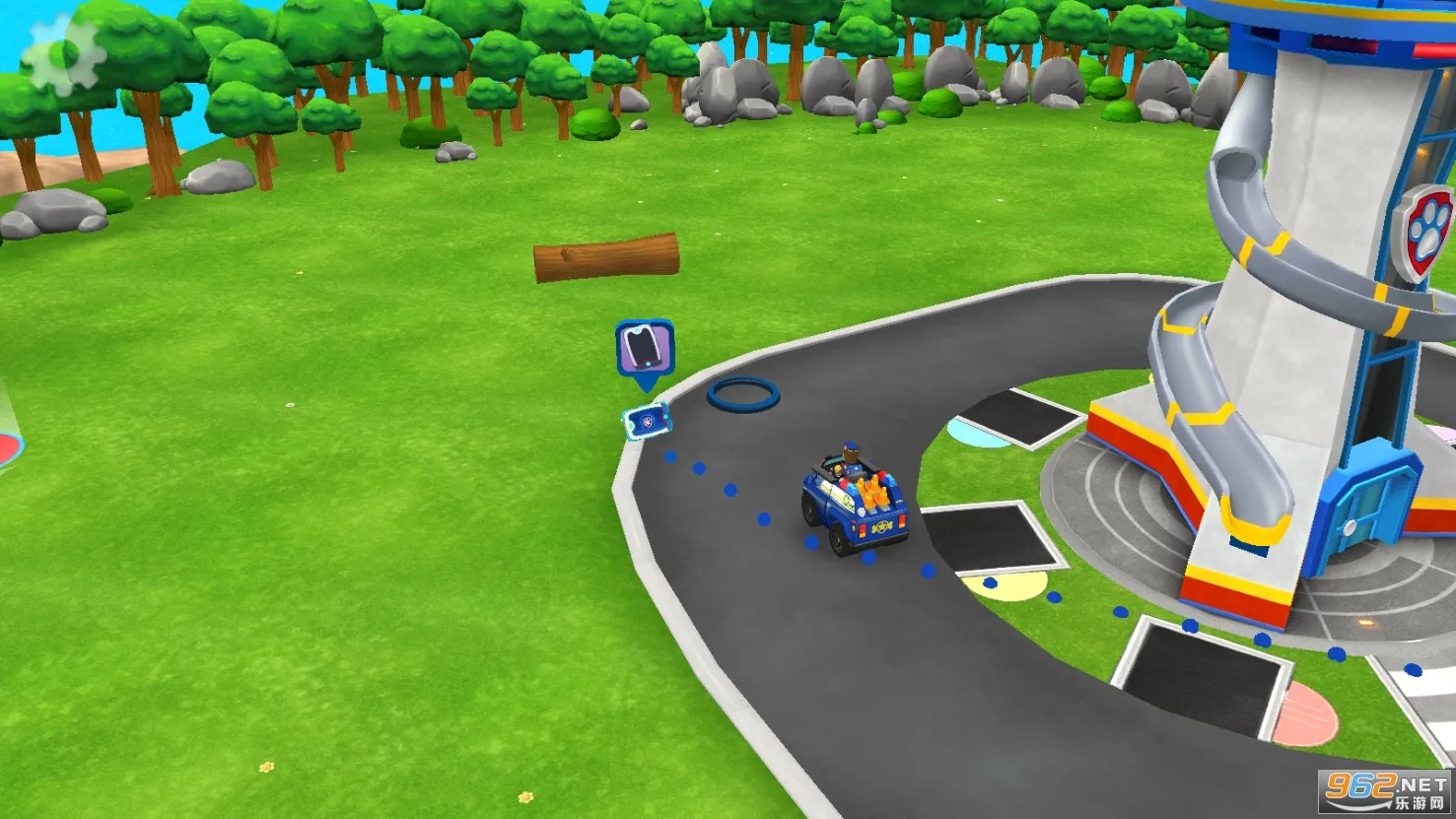The width and height of the screenshot is (1456, 819).
Task: Tap the phone objective marker bubble
Action: tap(645, 348)
